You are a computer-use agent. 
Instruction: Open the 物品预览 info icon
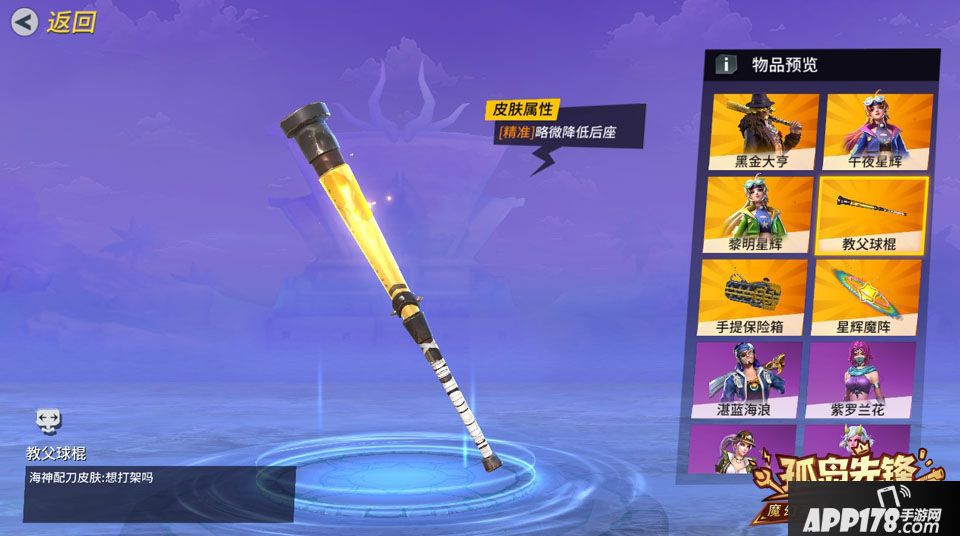click(725, 65)
